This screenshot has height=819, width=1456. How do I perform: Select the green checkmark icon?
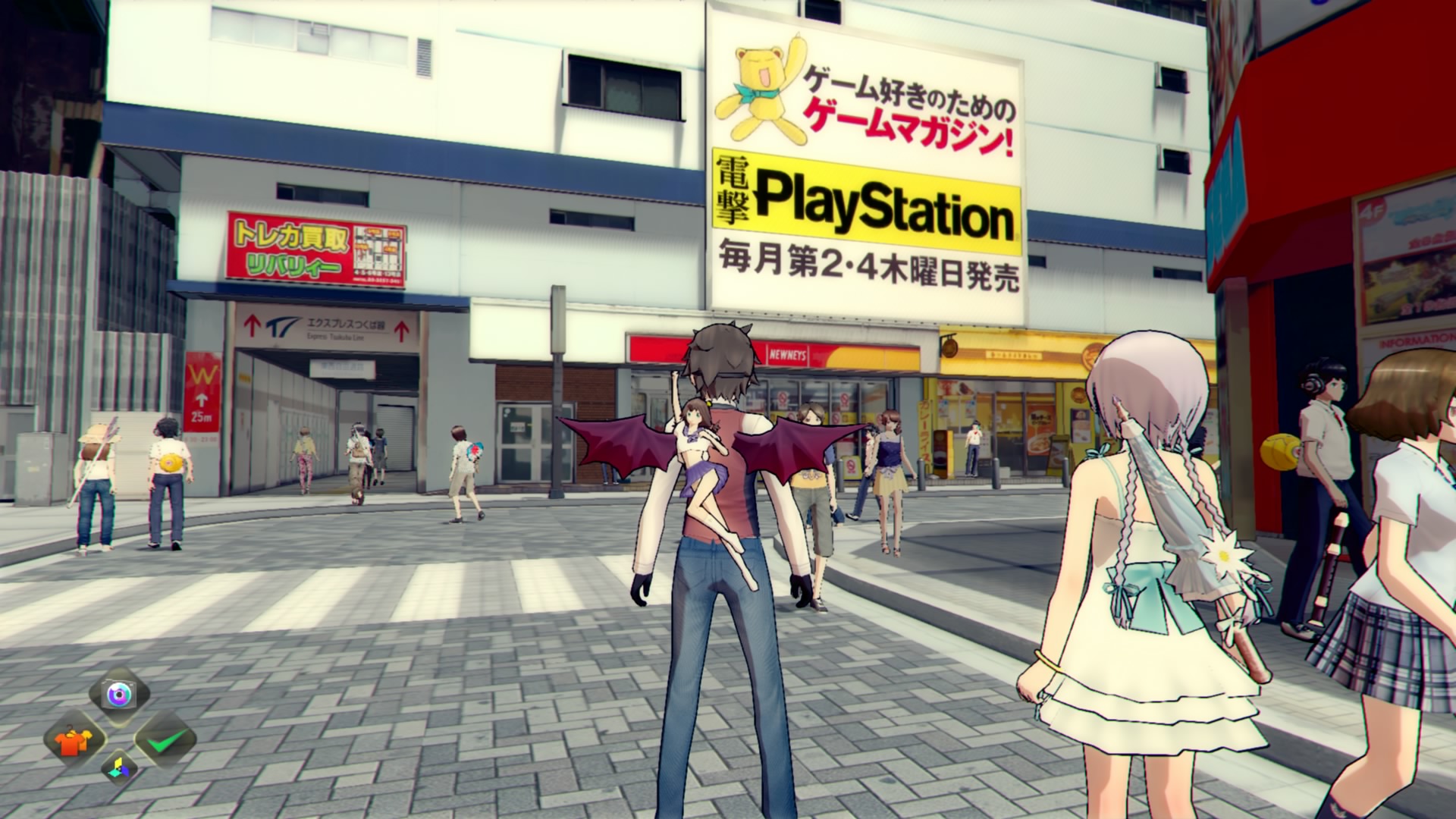pyautogui.click(x=165, y=739)
